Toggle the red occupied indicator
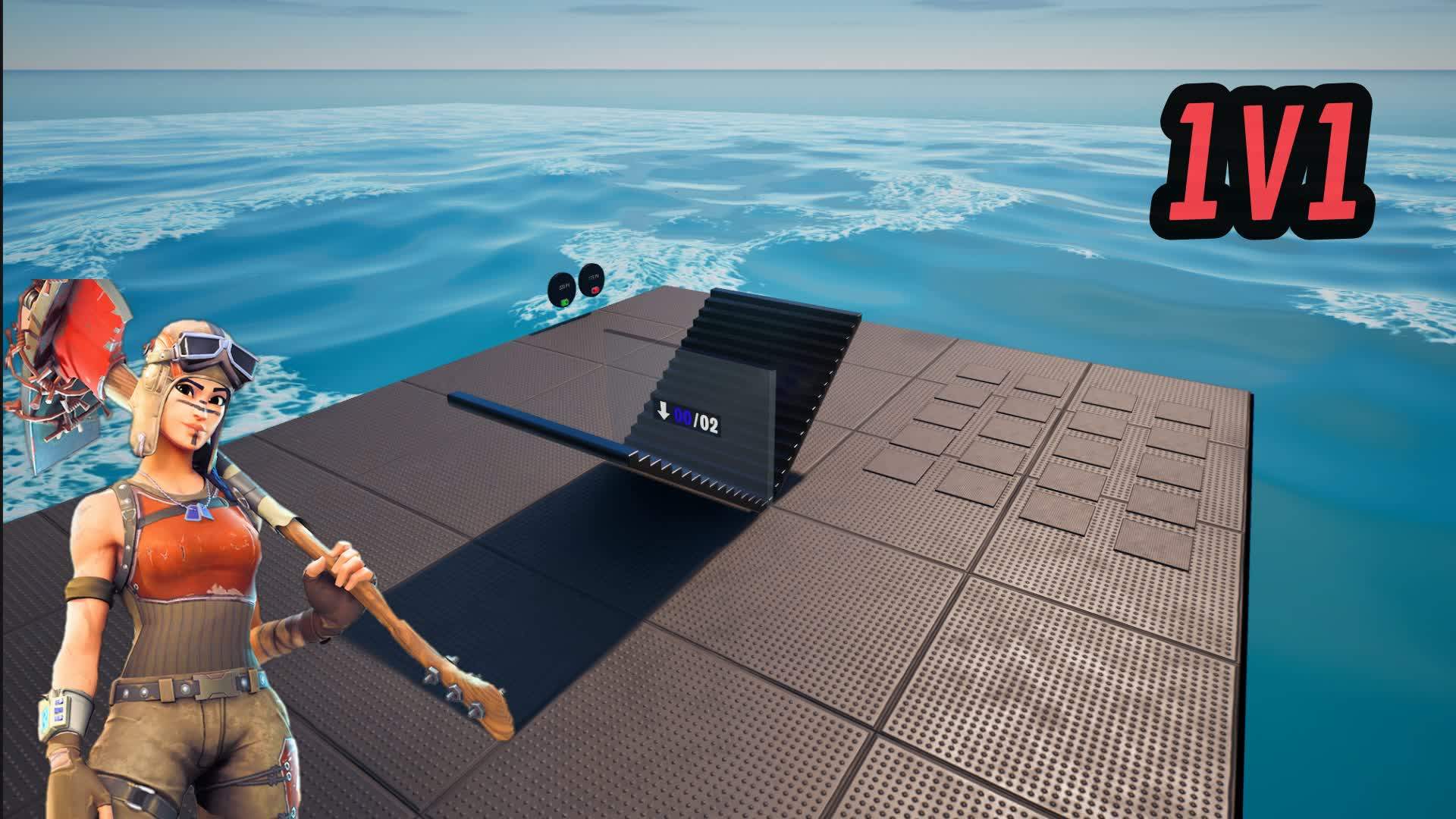This screenshot has height=819, width=1456. click(x=595, y=291)
